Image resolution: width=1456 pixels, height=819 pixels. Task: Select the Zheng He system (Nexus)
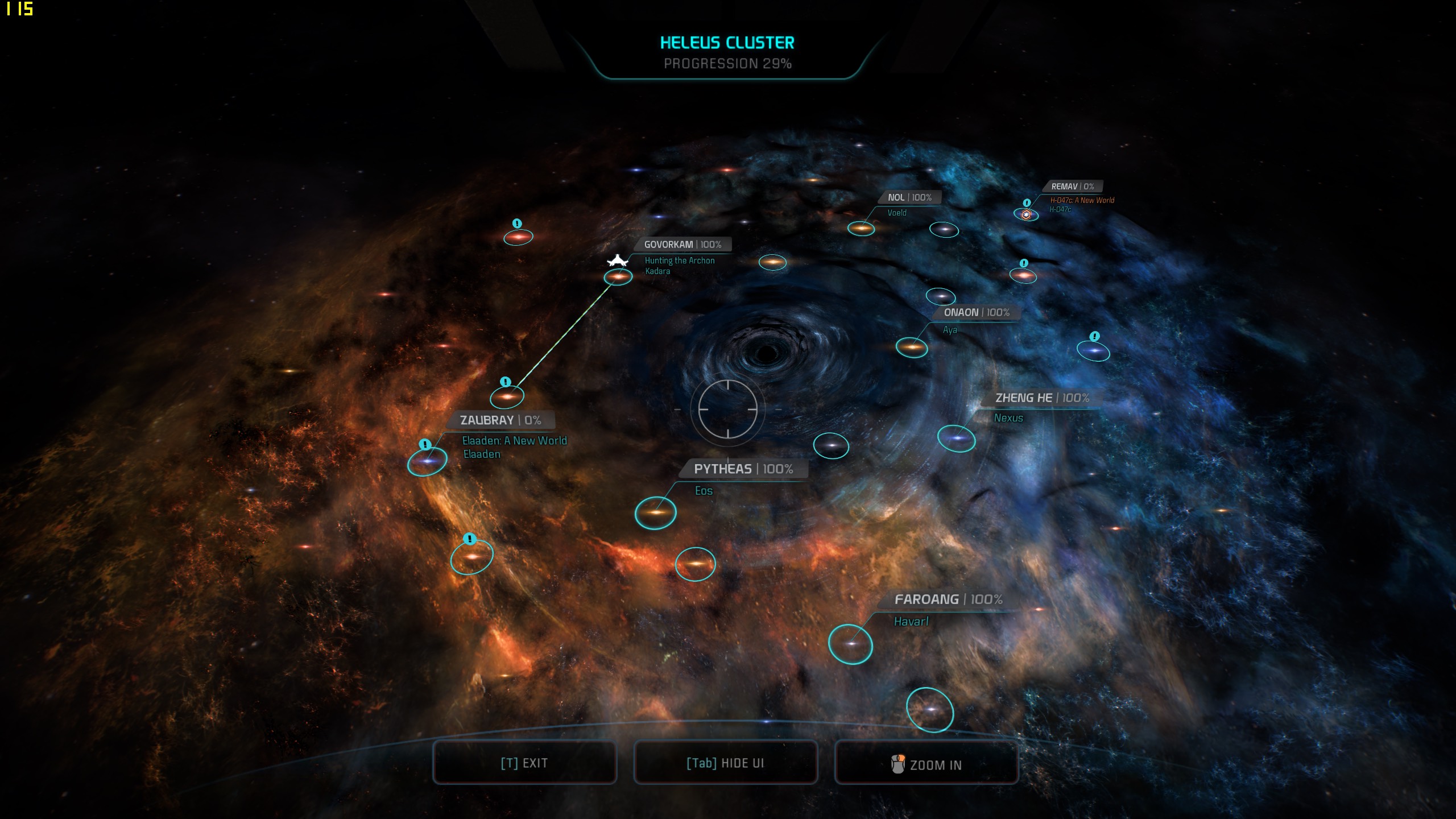pyautogui.click(x=956, y=438)
